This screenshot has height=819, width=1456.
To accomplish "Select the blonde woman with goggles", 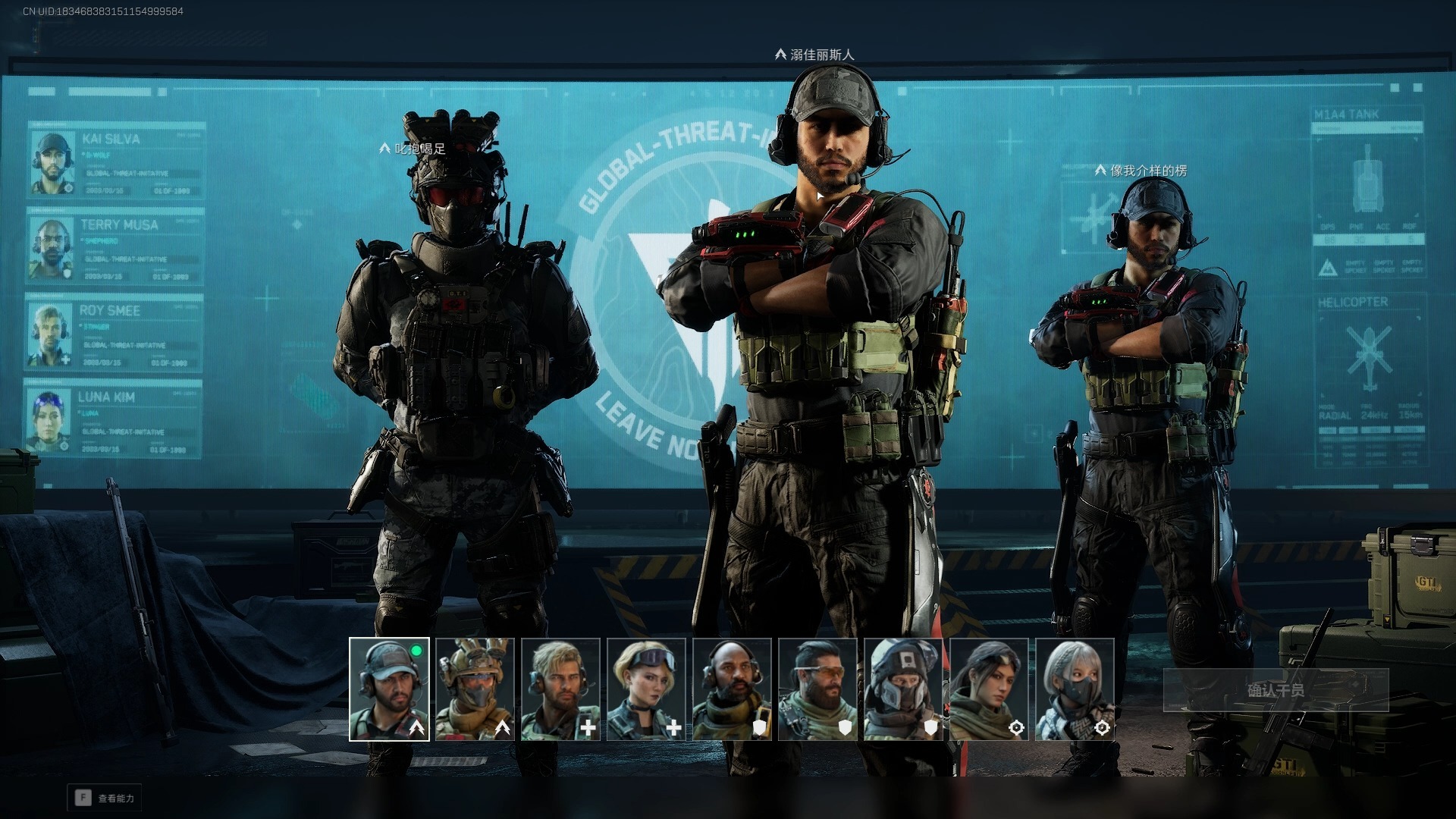I will point(646,689).
